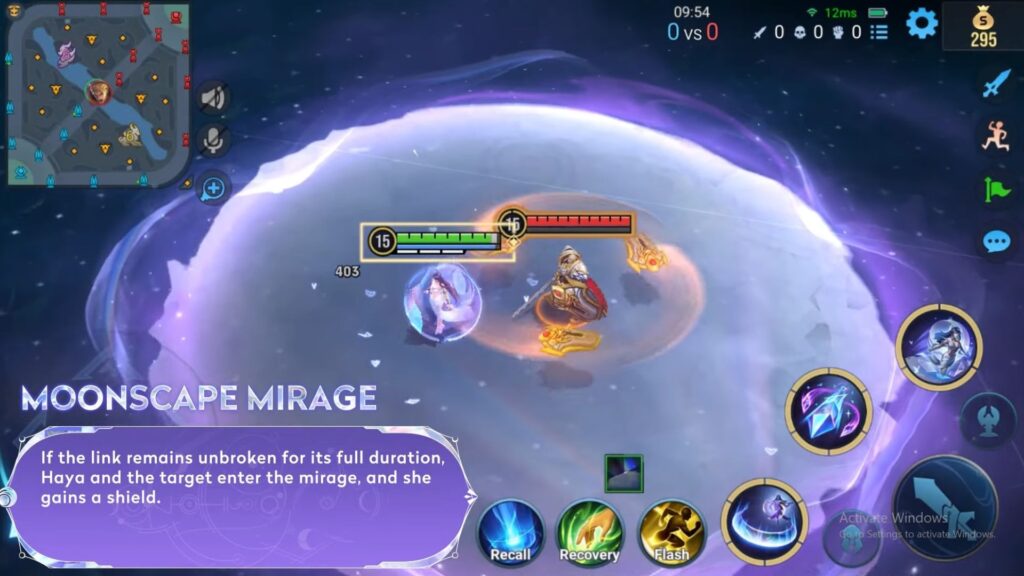Tap the magnifier plus icon under microphone
This screenshot has width=1024, height=576.
pos(212,187)
